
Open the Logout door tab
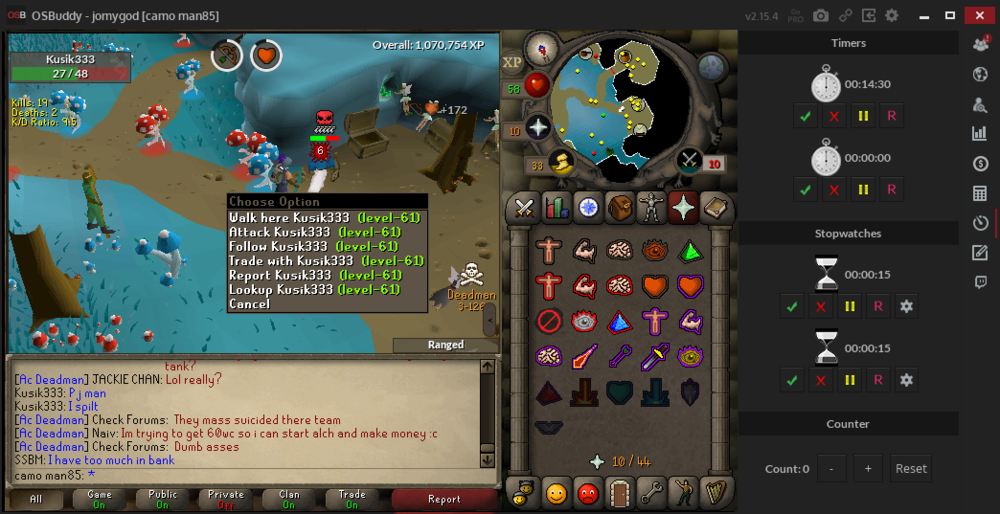click(619, 492)
